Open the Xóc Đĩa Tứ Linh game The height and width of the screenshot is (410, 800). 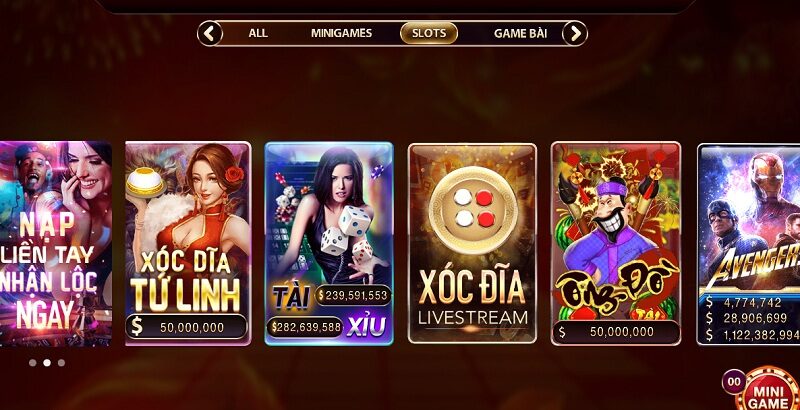coord(187,242)
